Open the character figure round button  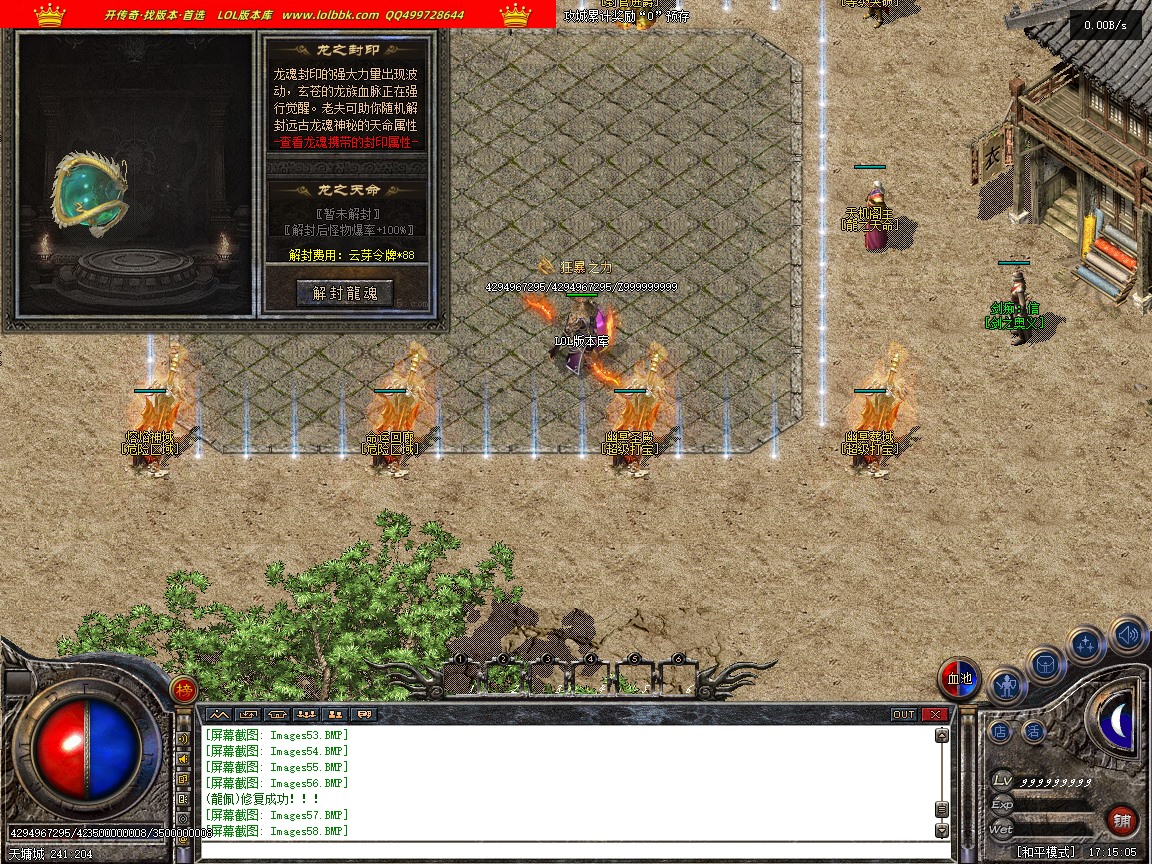1007,686
